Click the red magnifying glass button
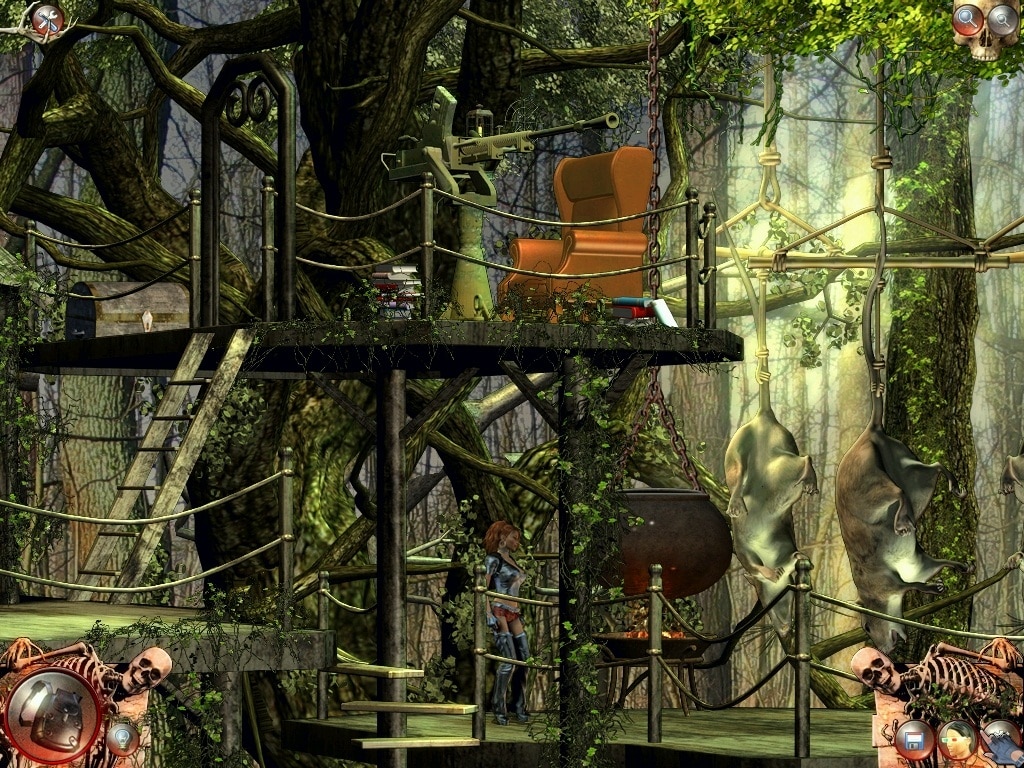This screenshot has width=1024, height=768. click(968, 19)
